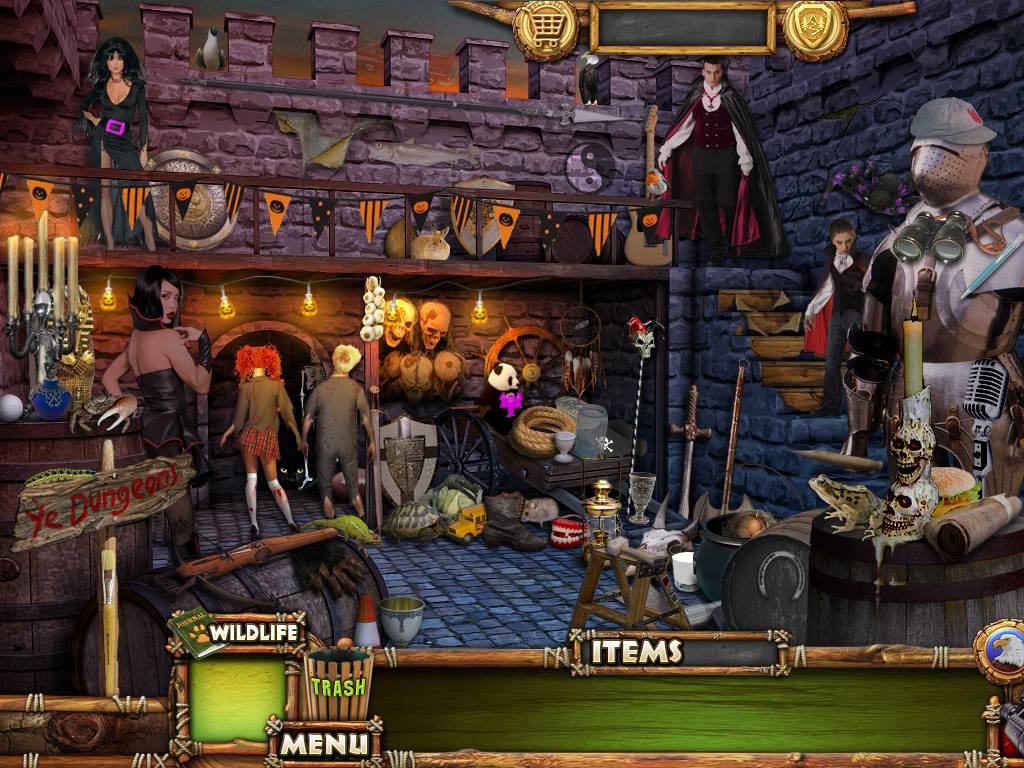Open the gold shield badge icon
Screen dimensions: 1024x768
pyautogui.click(x=815, y=28)
